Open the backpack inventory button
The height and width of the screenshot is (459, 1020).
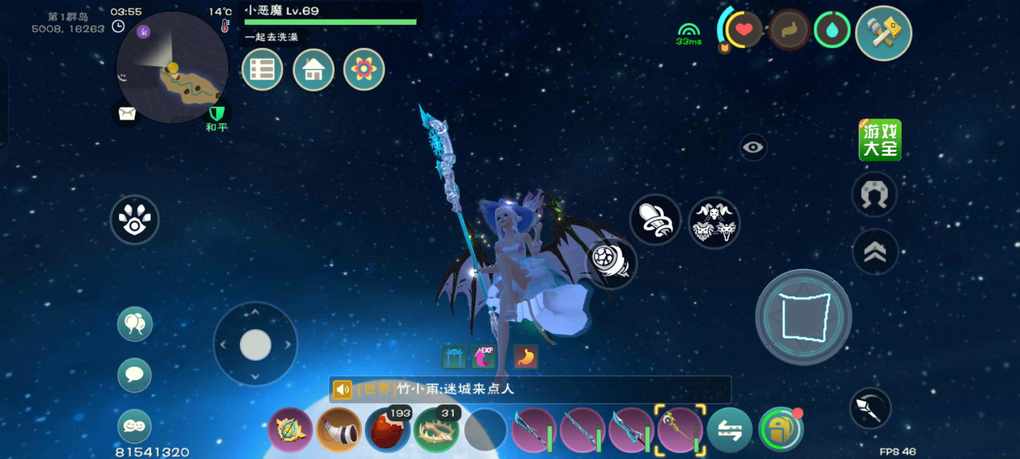(780, 430)
